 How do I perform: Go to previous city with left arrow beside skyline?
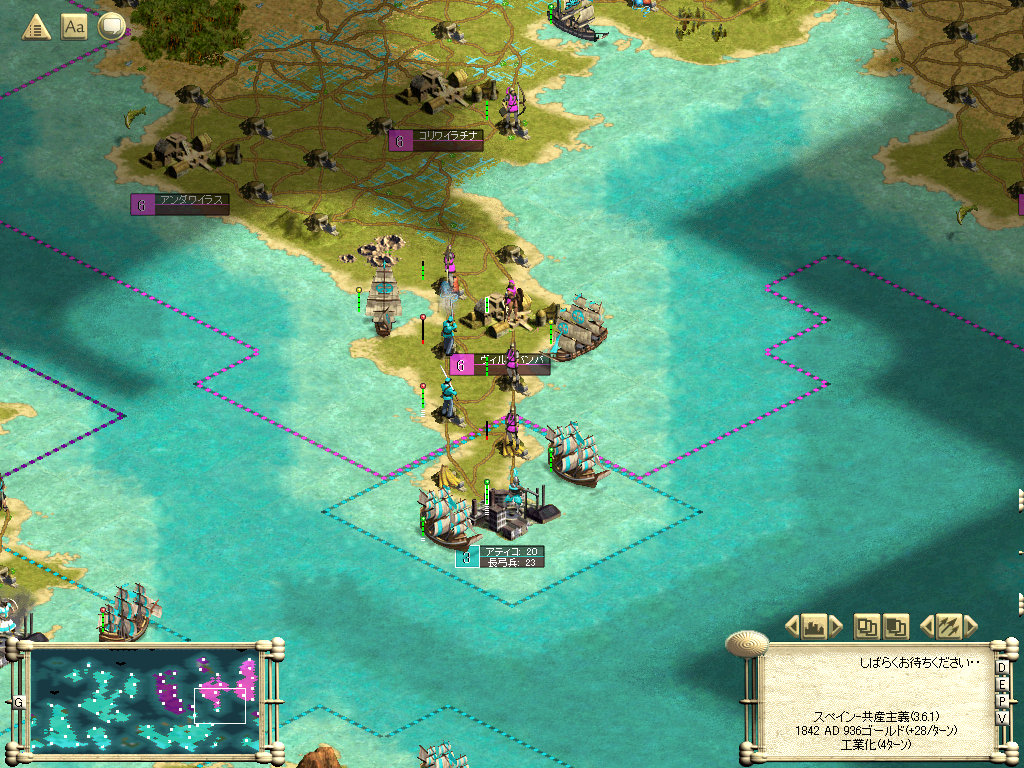coord(792,627)
